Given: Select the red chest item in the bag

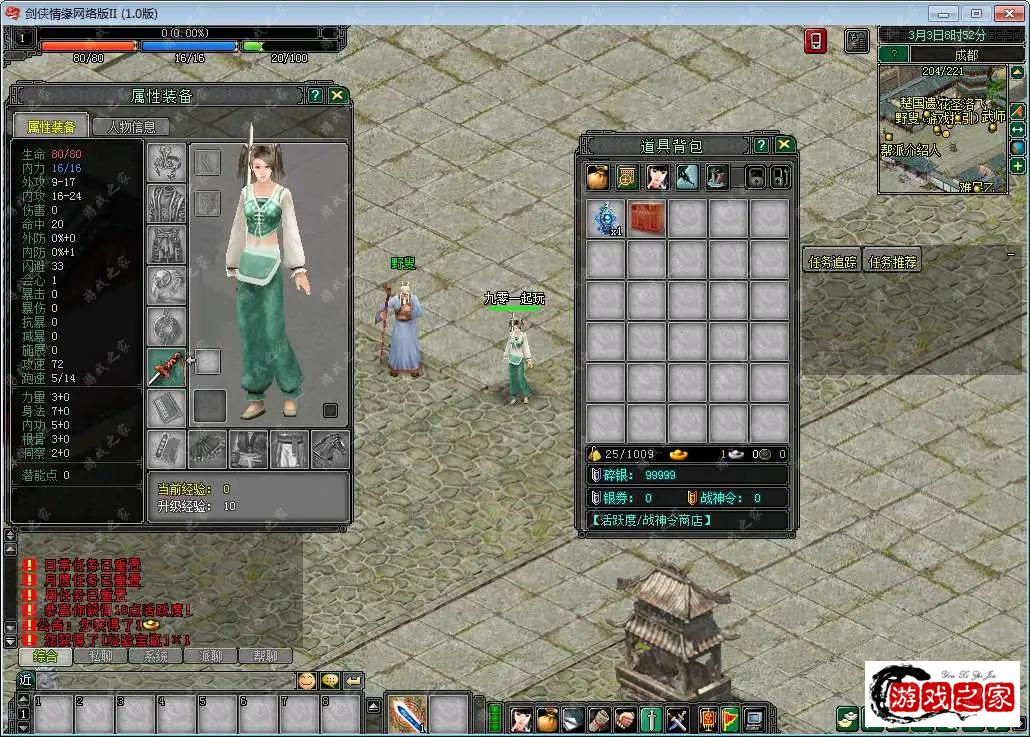Looking at the screenshot, I should click(x=647, y=219).
